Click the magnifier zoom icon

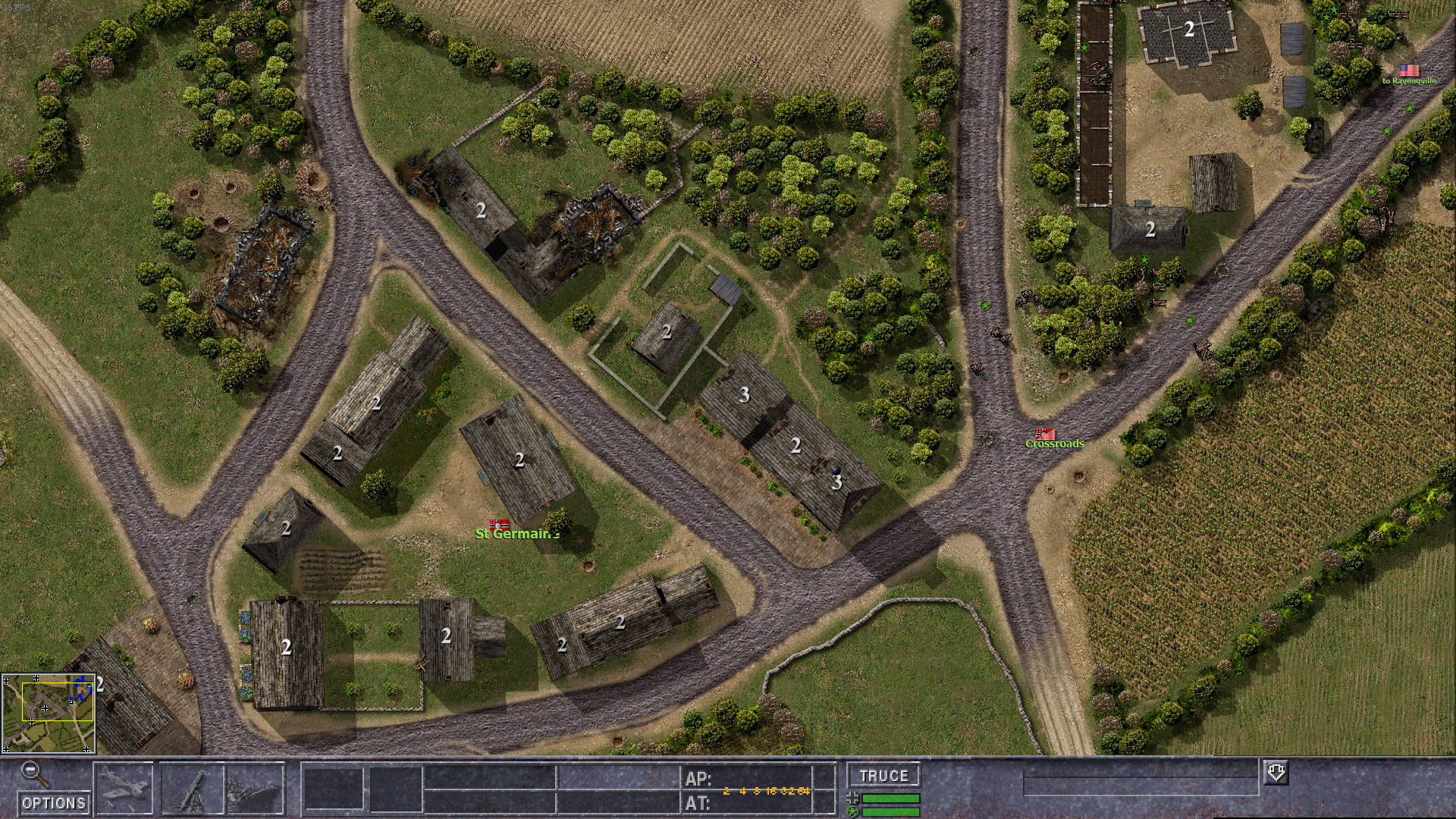click(30, 770)
